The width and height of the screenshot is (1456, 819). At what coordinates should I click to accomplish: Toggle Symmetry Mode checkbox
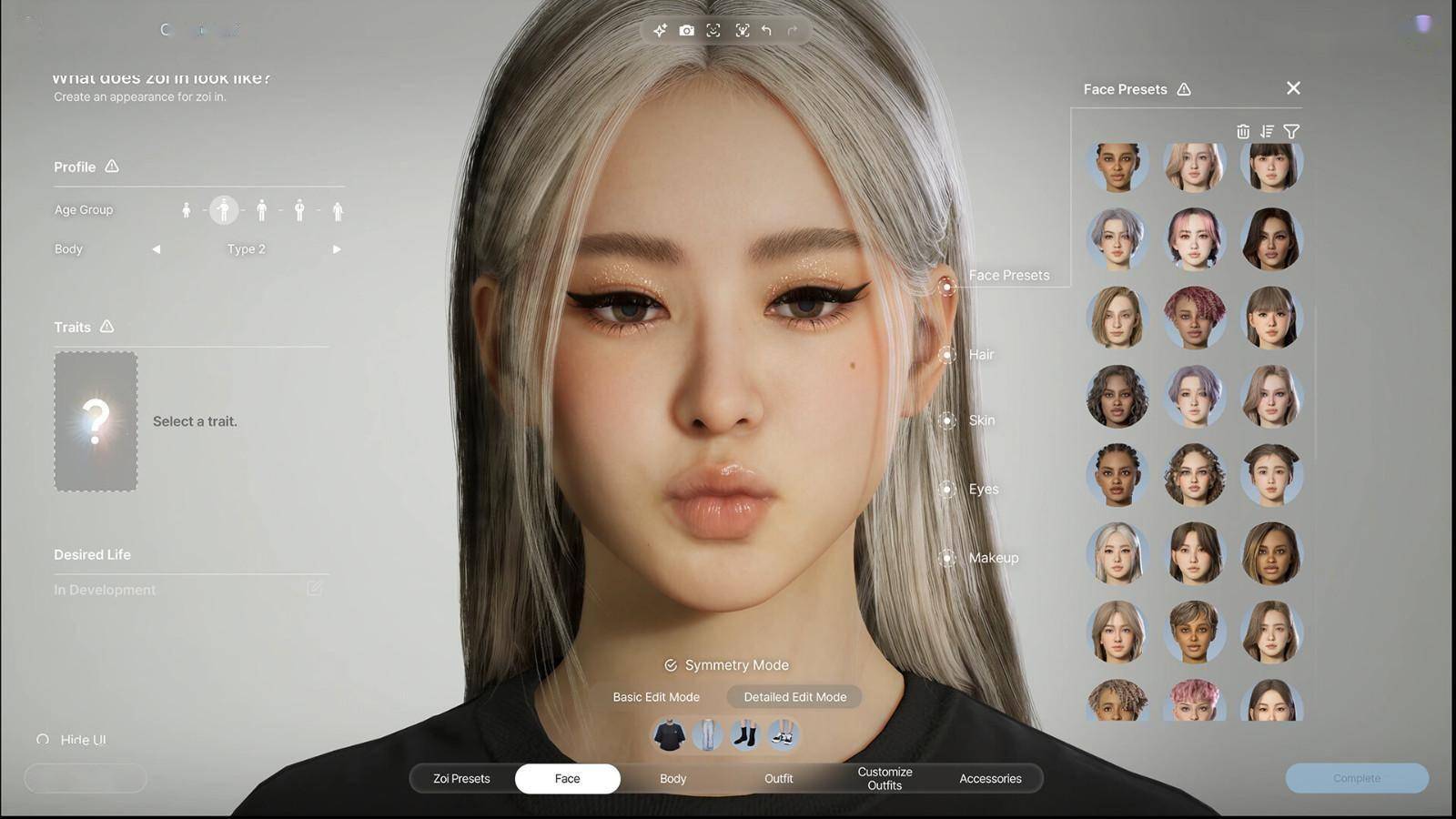pyautogui.click(x=671, y=665)
